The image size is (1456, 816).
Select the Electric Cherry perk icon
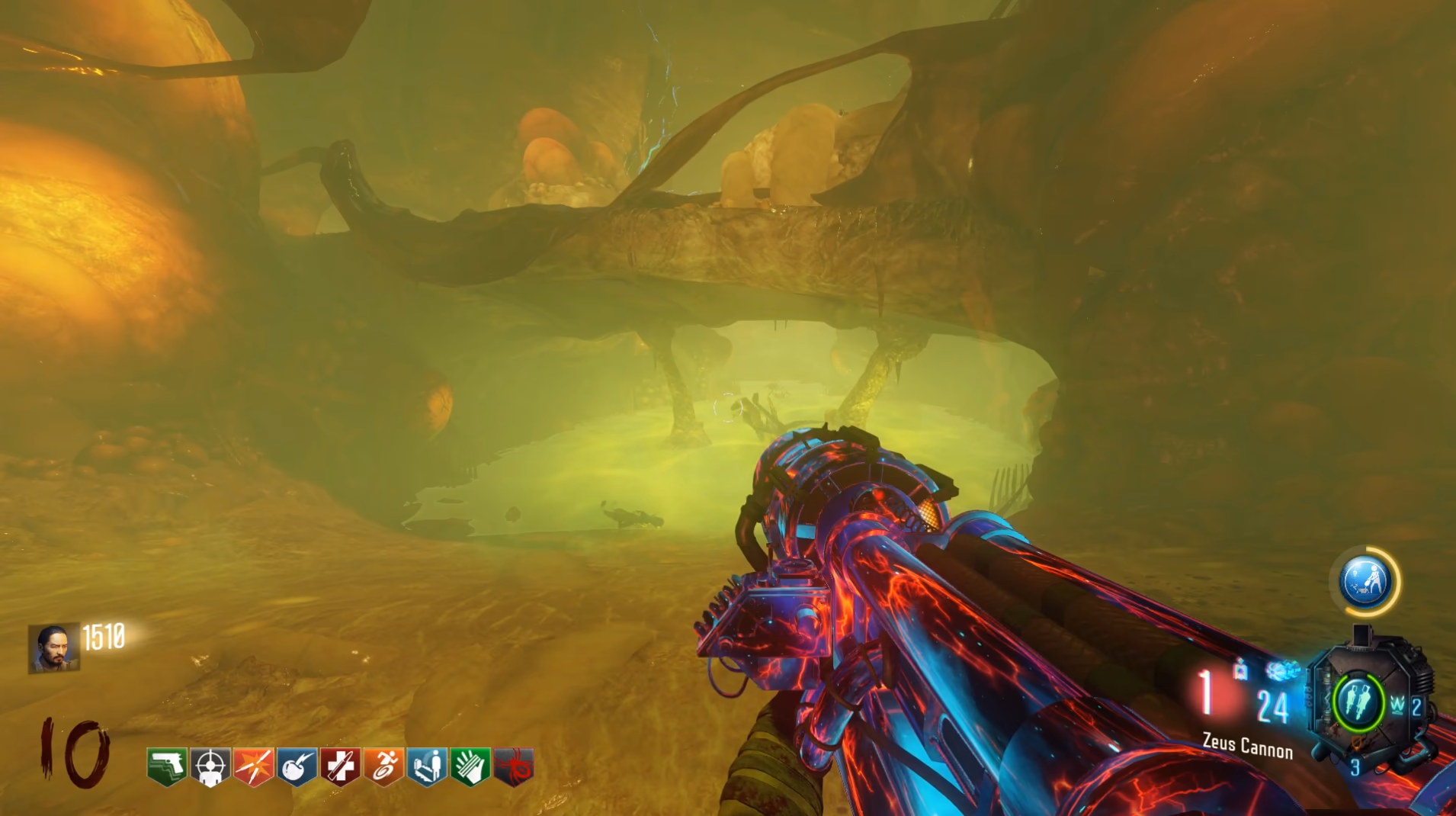(297, 766)
